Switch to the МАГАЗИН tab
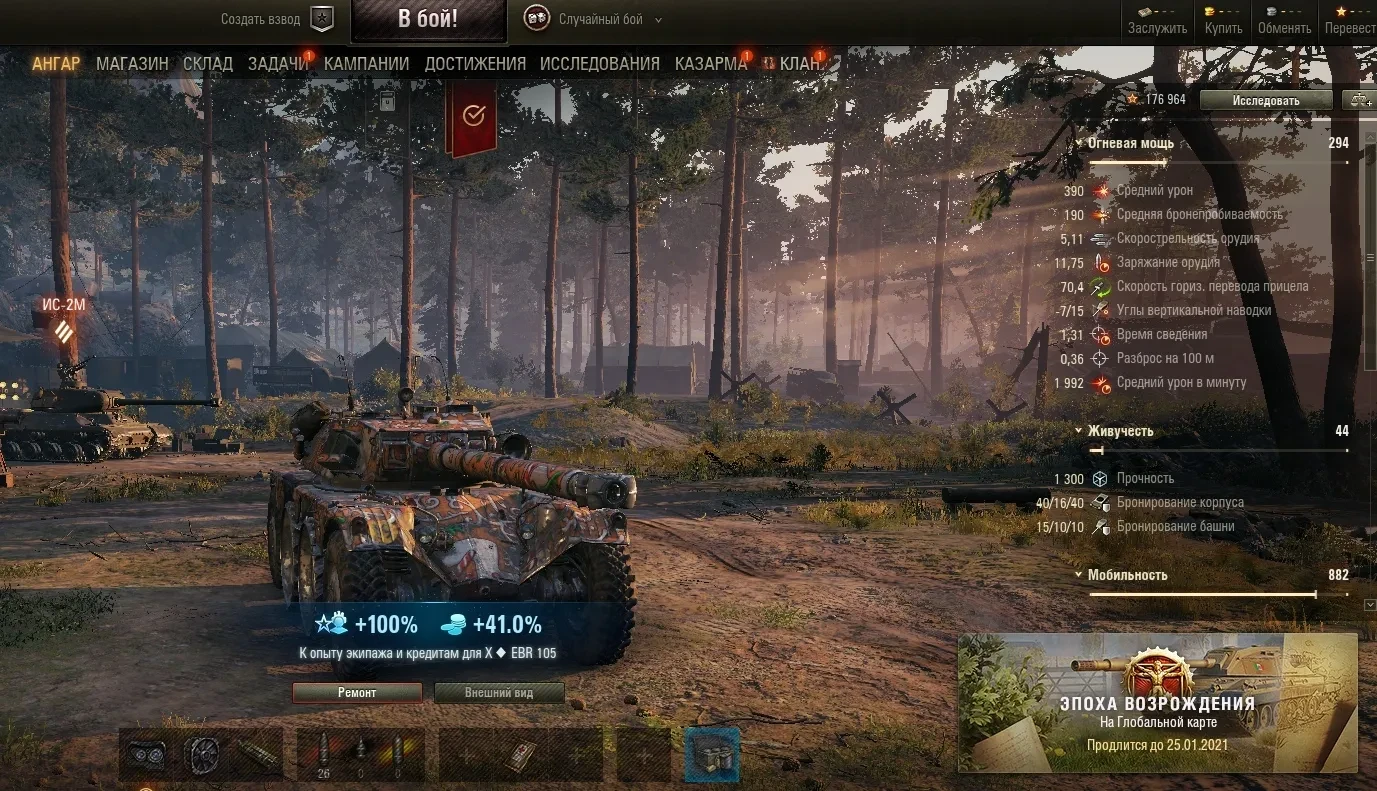This screenshot has width=1377, height=791. point(132,64)
